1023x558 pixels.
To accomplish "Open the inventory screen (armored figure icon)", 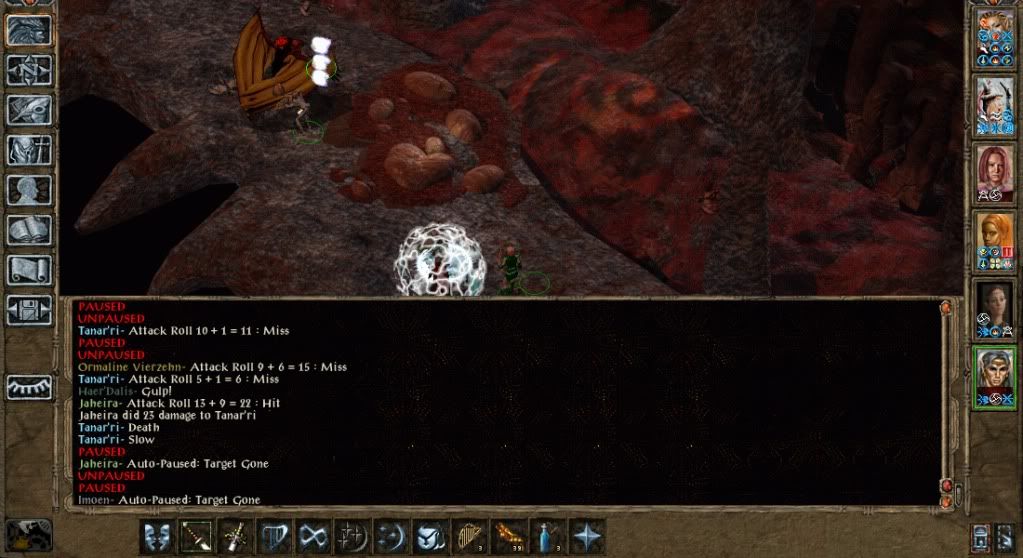I will tap(29, 149).
